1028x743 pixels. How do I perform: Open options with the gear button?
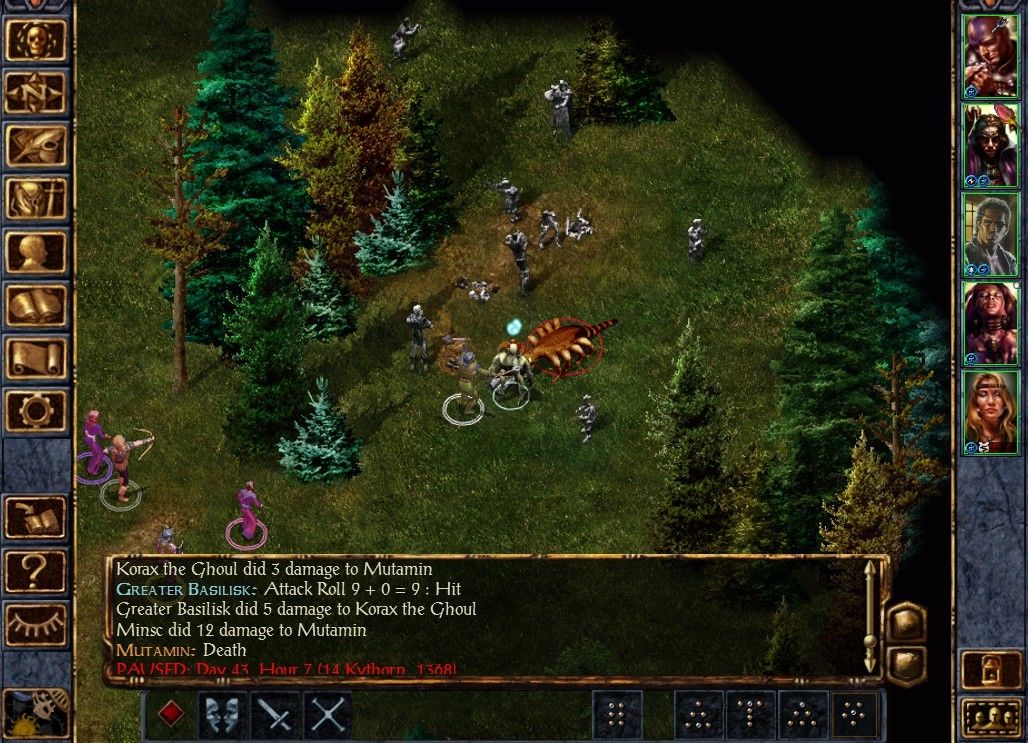[x=36, y=411]
